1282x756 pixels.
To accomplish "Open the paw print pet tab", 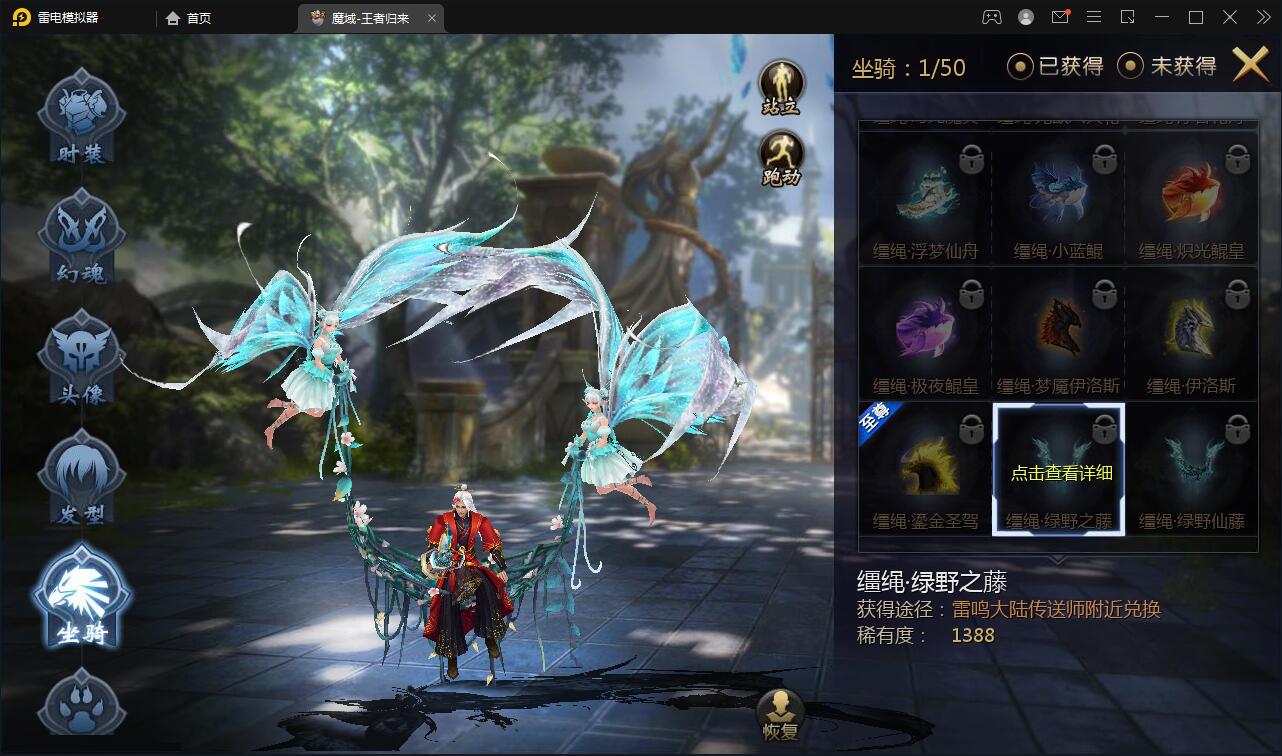I will [x=81, y=705].
